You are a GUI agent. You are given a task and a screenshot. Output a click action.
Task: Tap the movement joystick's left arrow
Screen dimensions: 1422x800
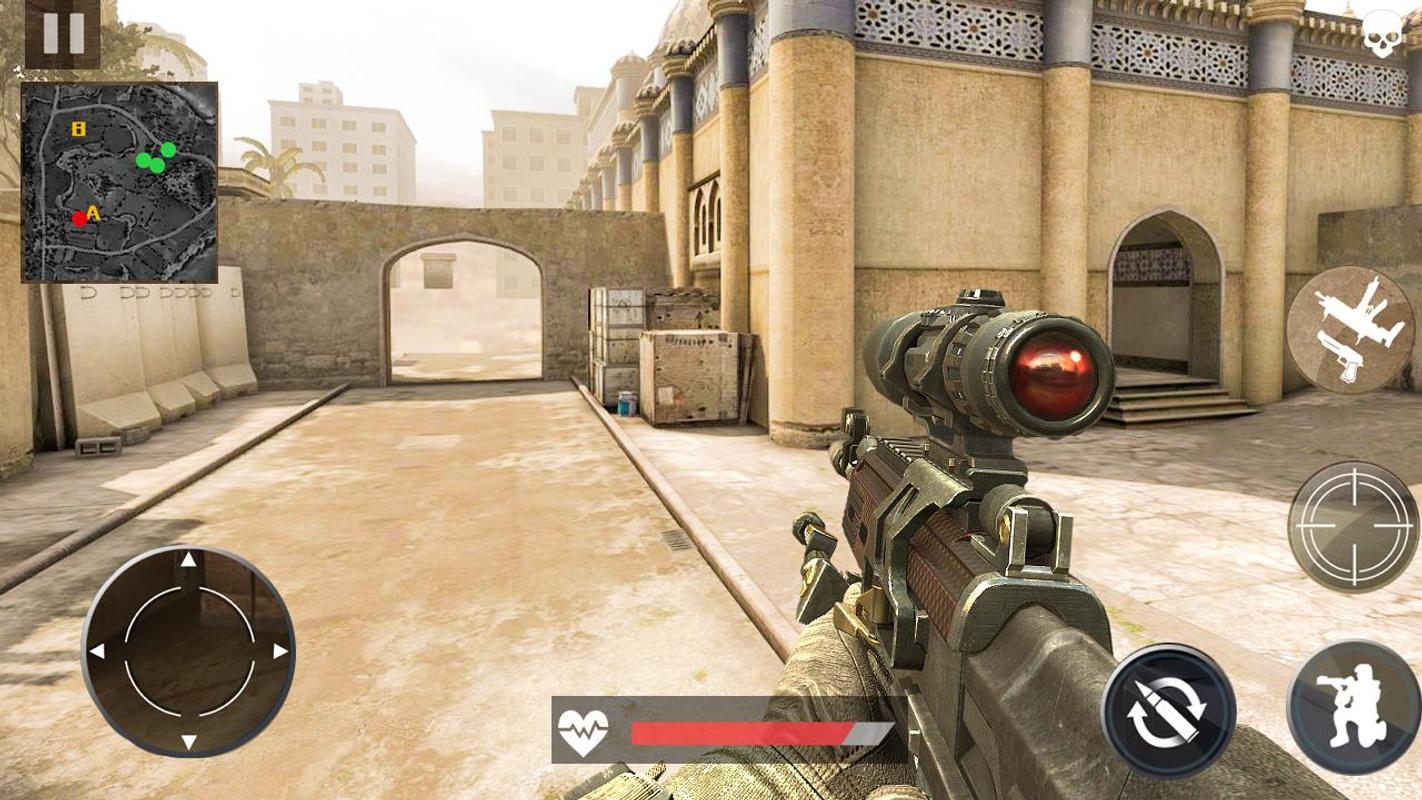point(97,651)
